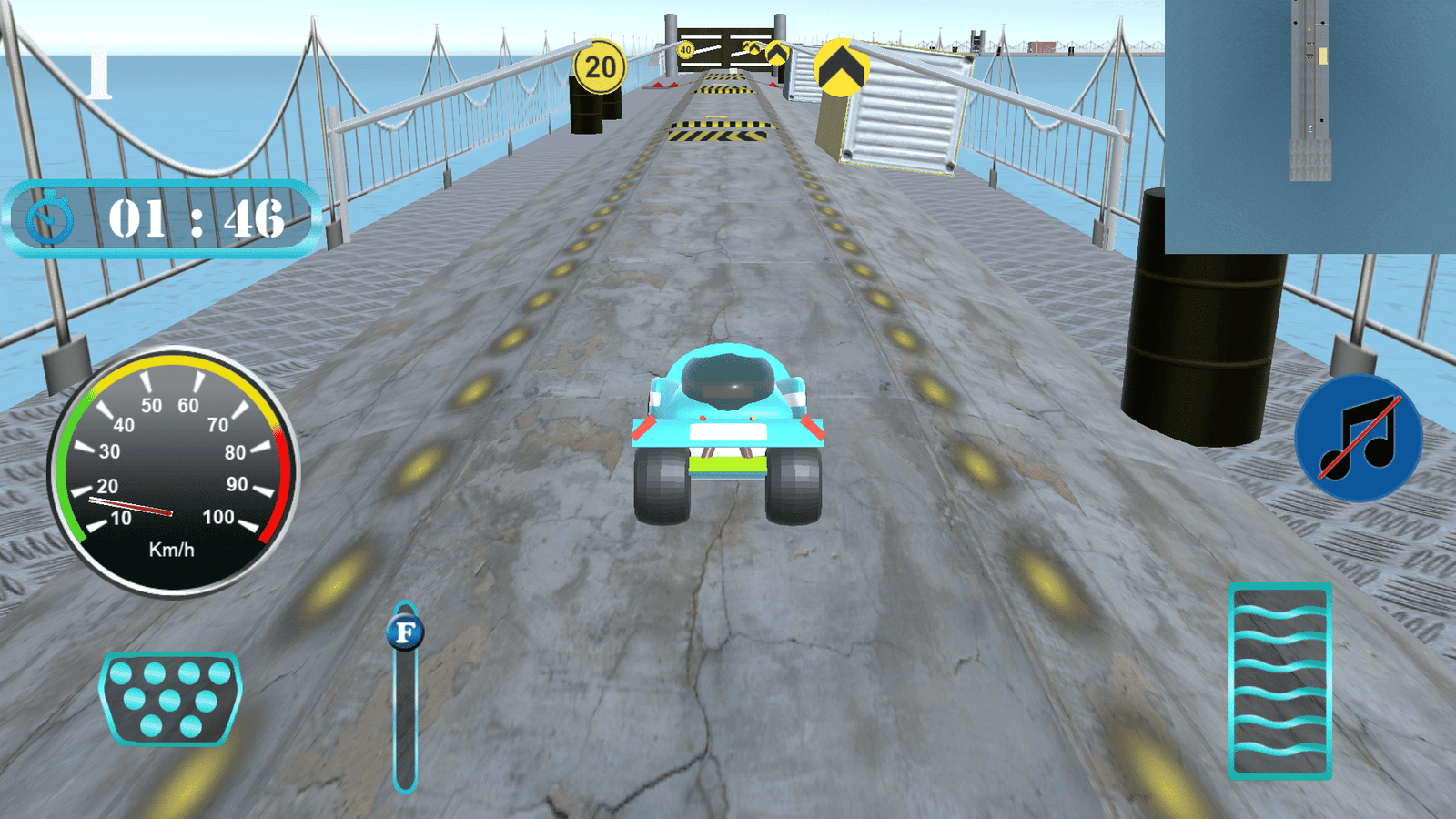Select the yellow upward arrow chevron sign
Image resolution: width=1456 pixels, height=819 pixels.
pos(839,66)
